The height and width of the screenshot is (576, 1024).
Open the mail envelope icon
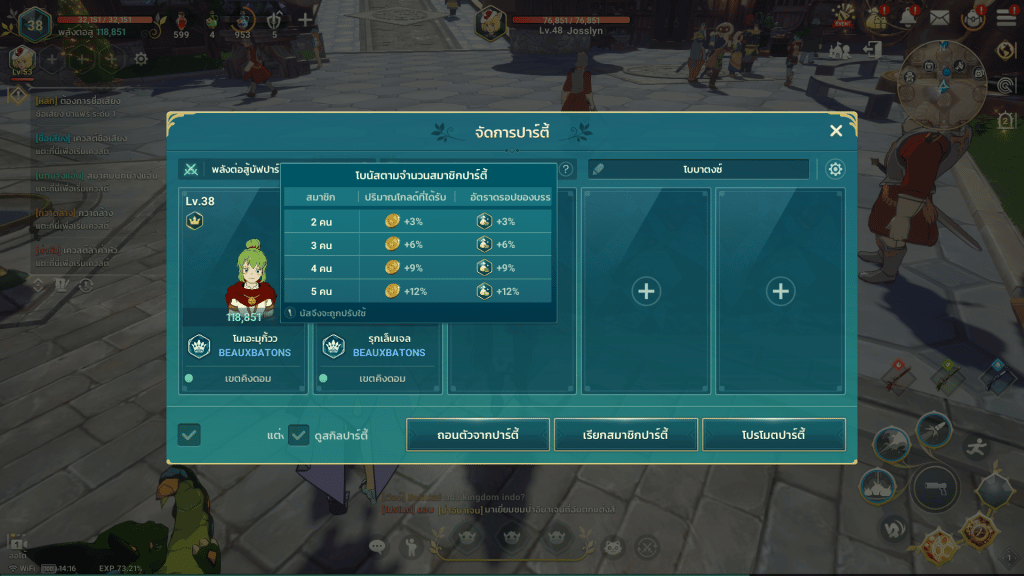[x=939, y=17]
